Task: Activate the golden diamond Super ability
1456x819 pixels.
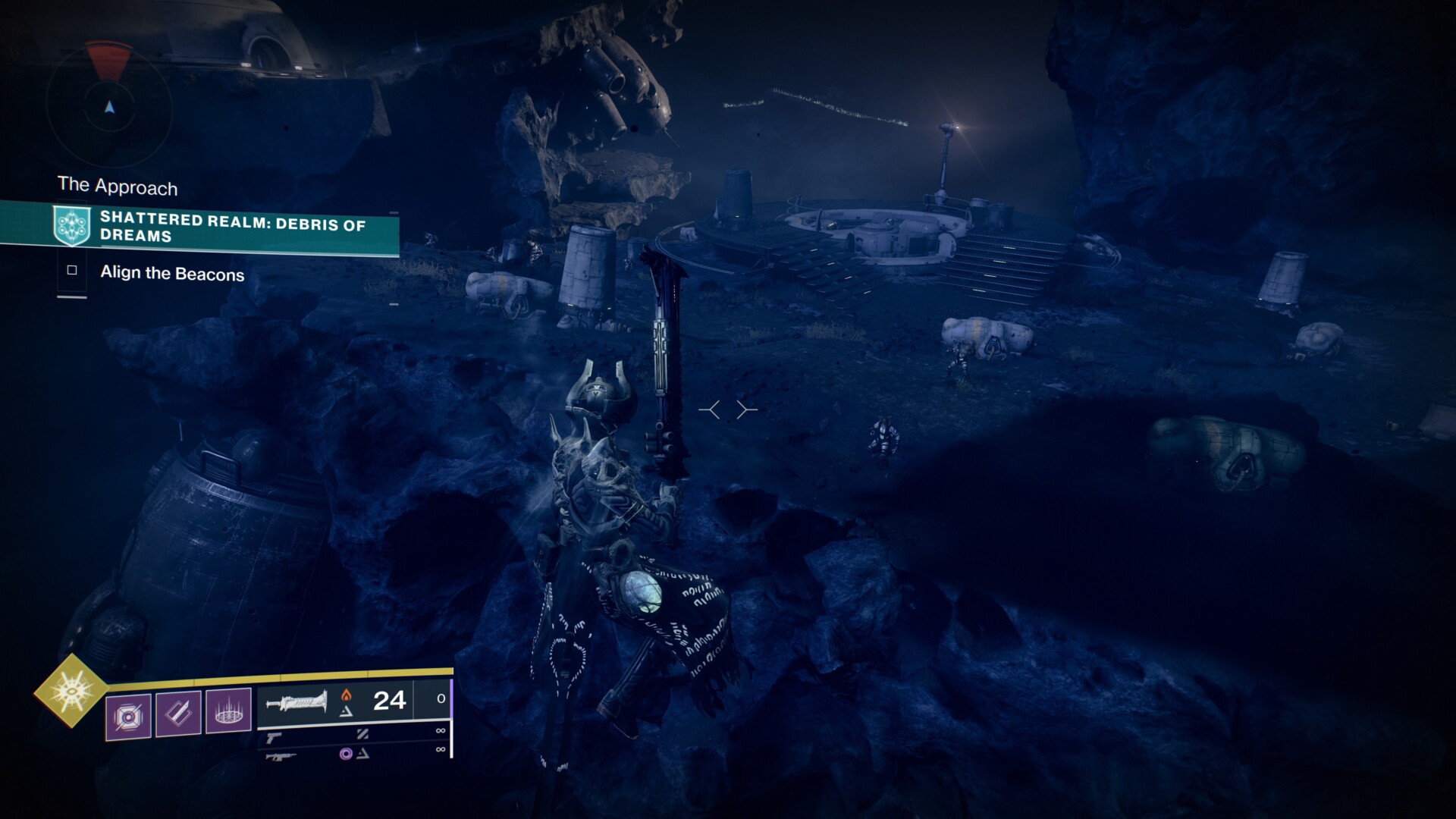Action: click(x=71, y=690)
